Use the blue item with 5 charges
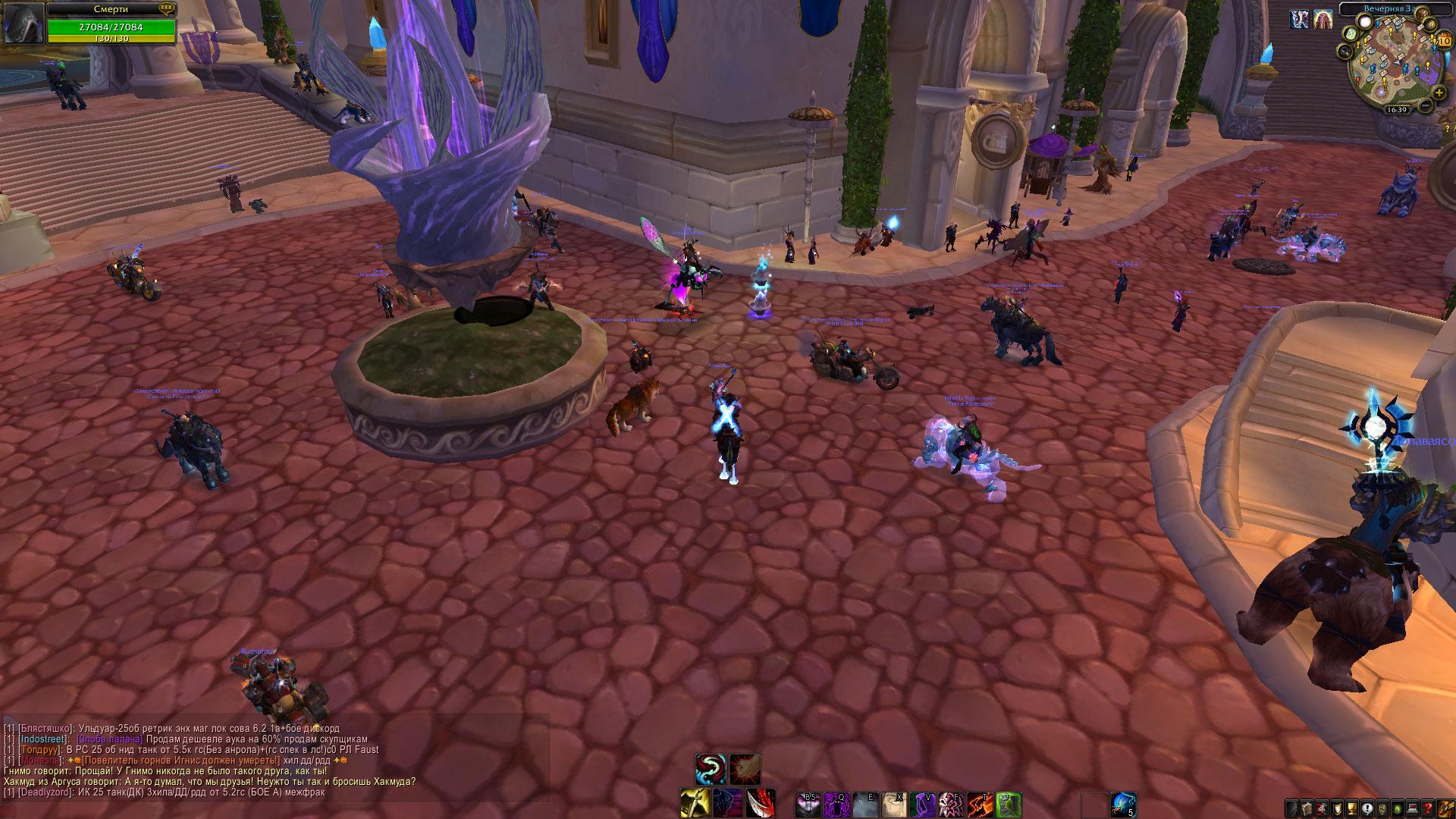Screen dimensions: 1456x819 pyautogui.click(x=1123, y=804)
